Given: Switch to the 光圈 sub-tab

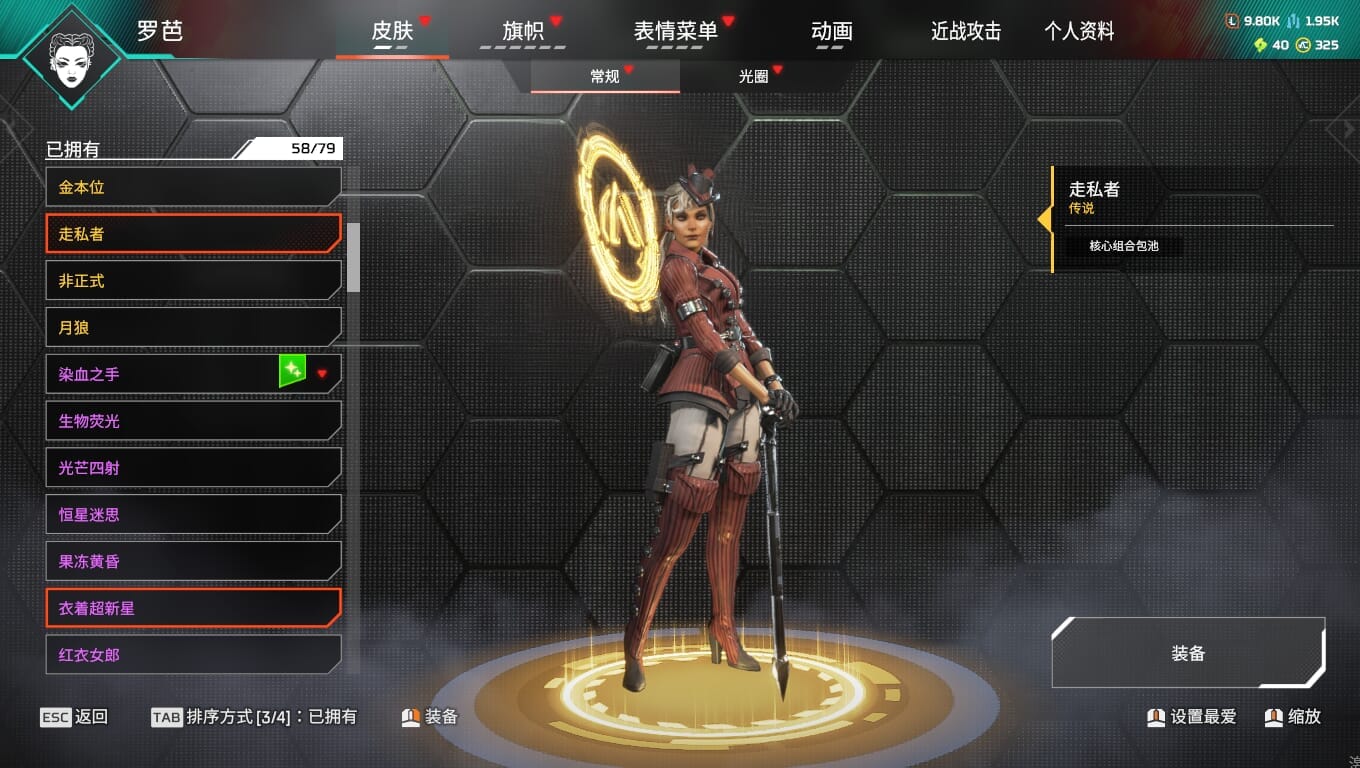Looking at the screenshot, I should coord(754,76).
